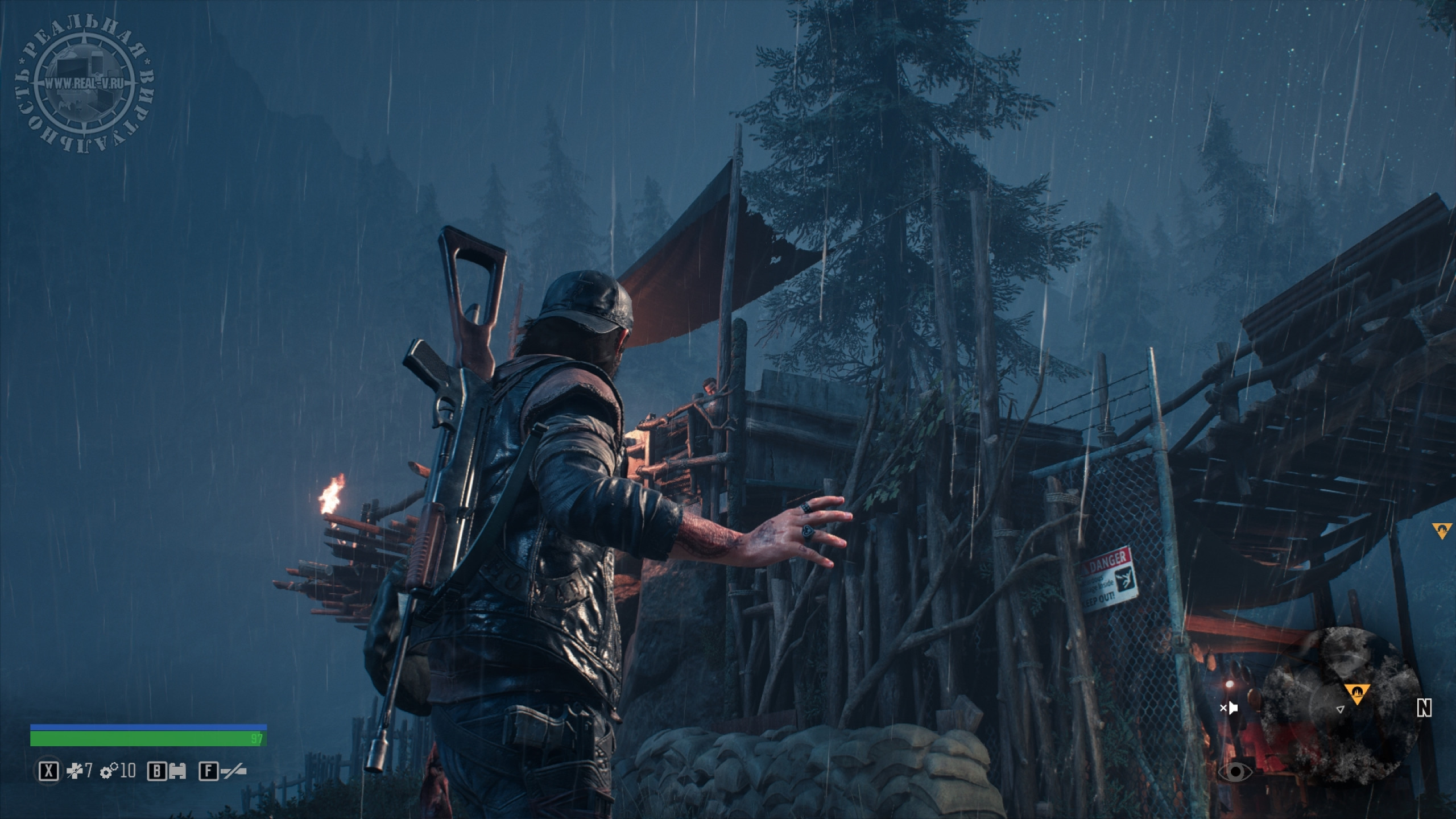Viewport: 1456px width, 819px height.
Task: Click the orange objective waypoint at screen edge
Action: 1441,531
